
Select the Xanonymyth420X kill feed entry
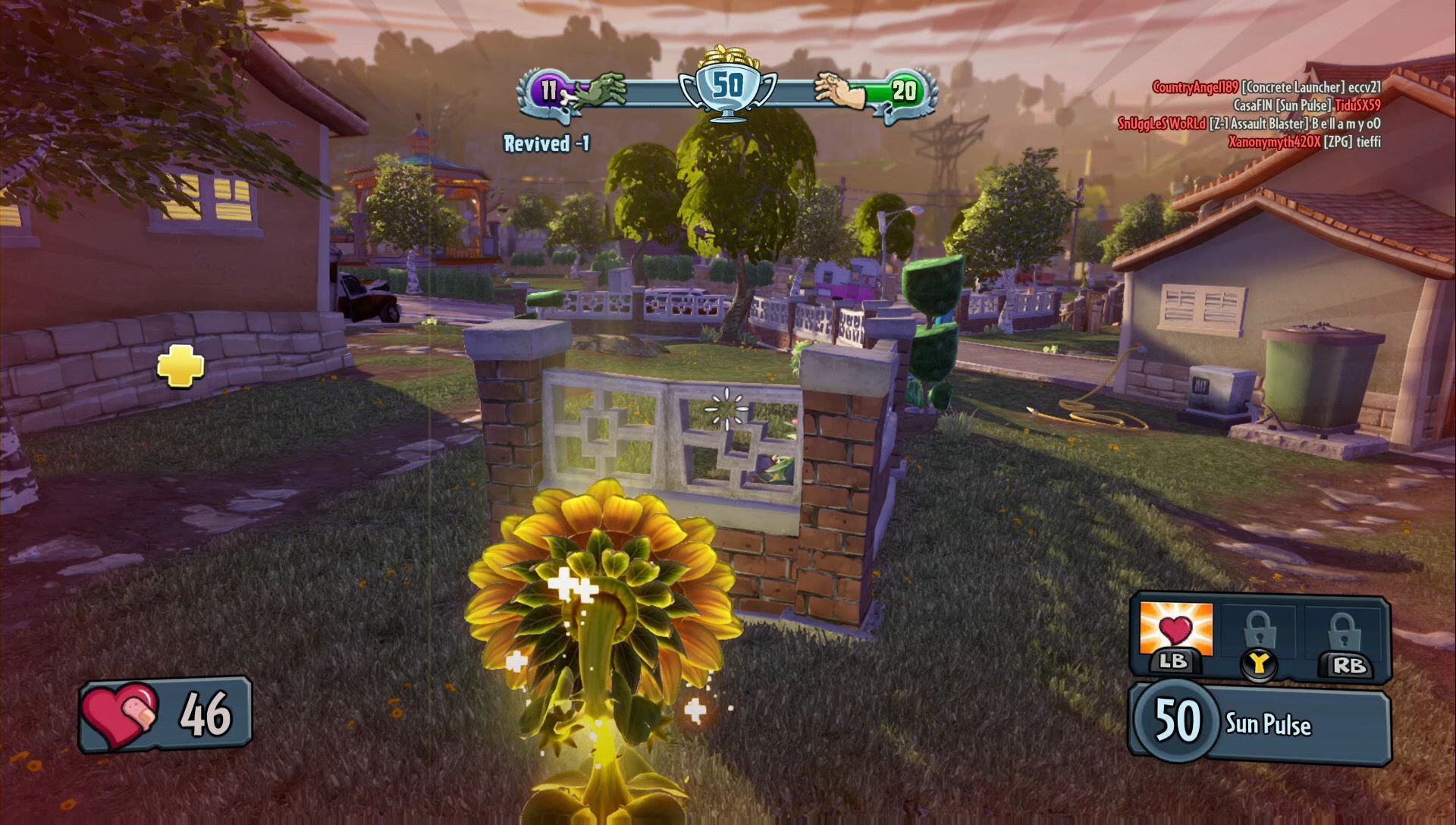point(1304,142)
